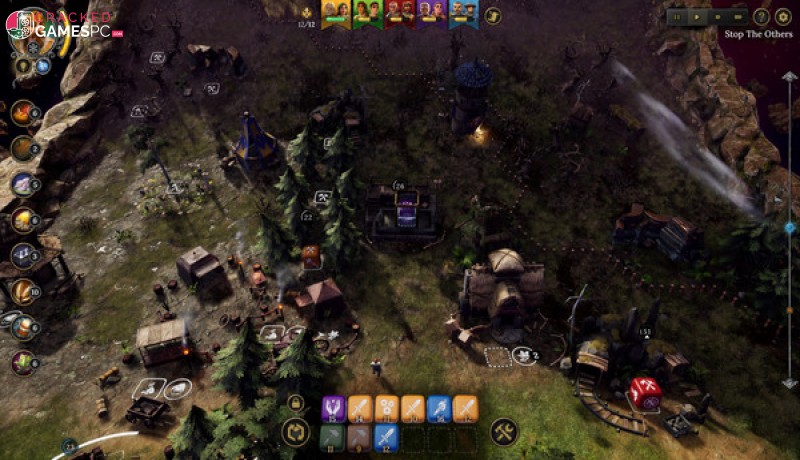The image size is (800, 460).
Task: Open the hammer and wrench build menu
Action: [x=504, y=432]
